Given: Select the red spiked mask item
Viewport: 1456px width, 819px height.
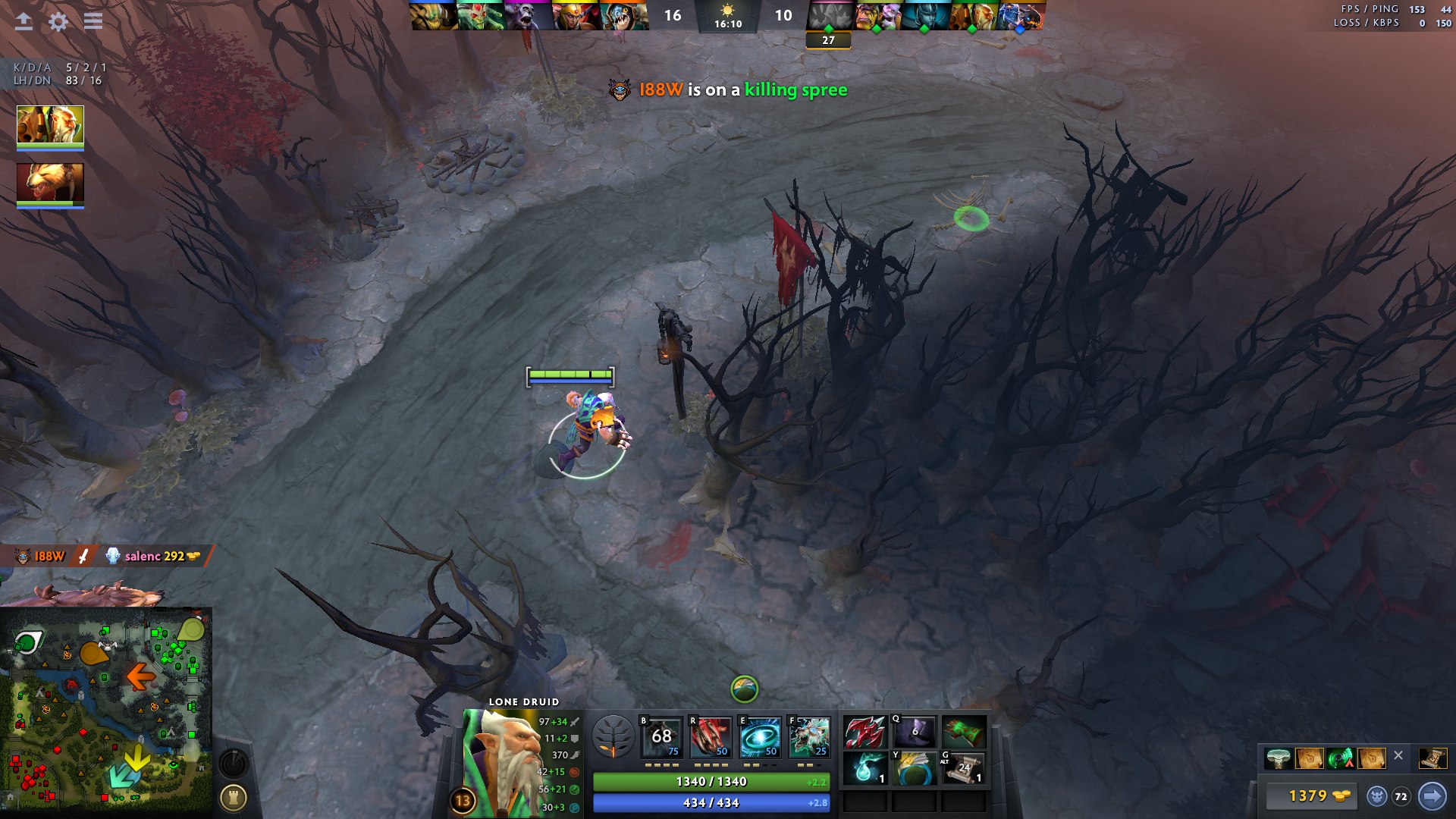Looking at the screenshot, I should click(x=864, y=733).
